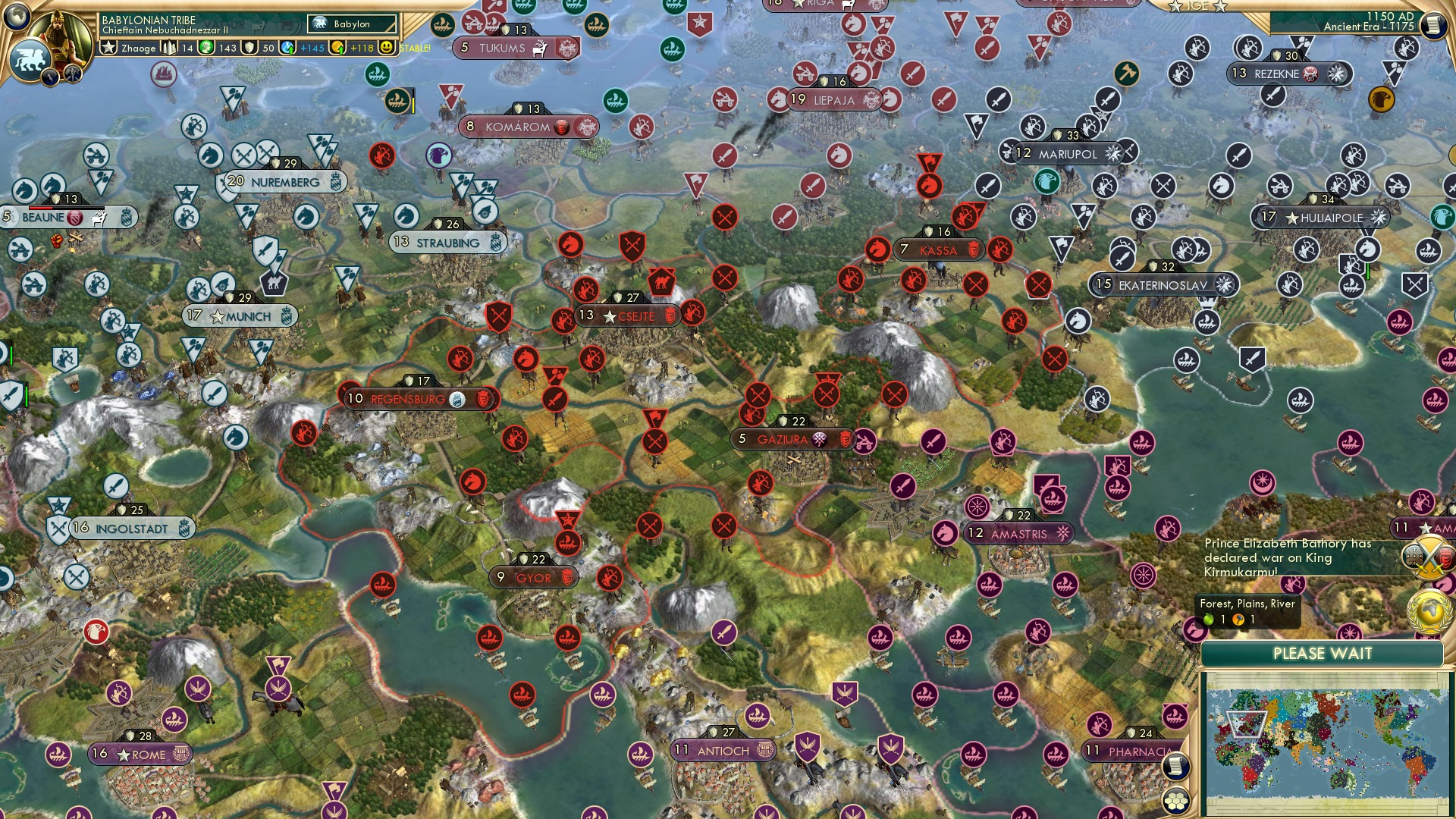Open the golden globe diplomacy notification
The height and width of the screenshot is (819, 1456).
(1429, 610)
